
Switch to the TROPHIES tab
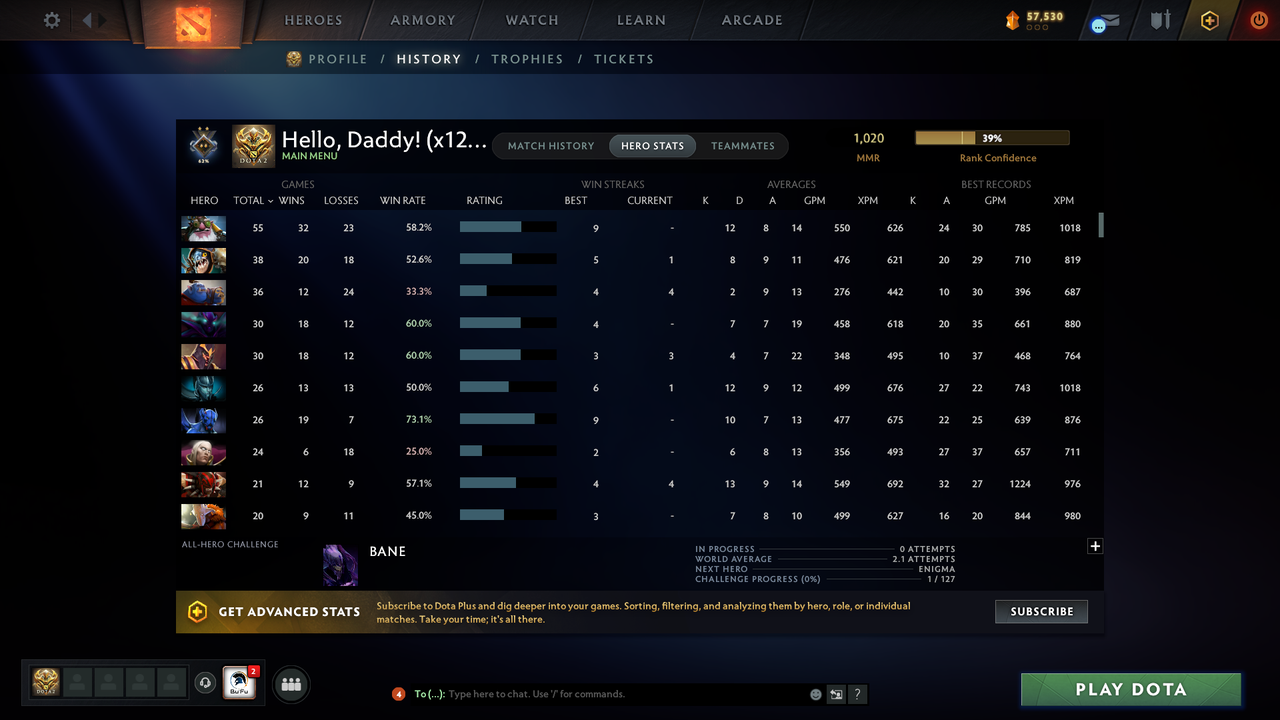[x=527, y=59]
